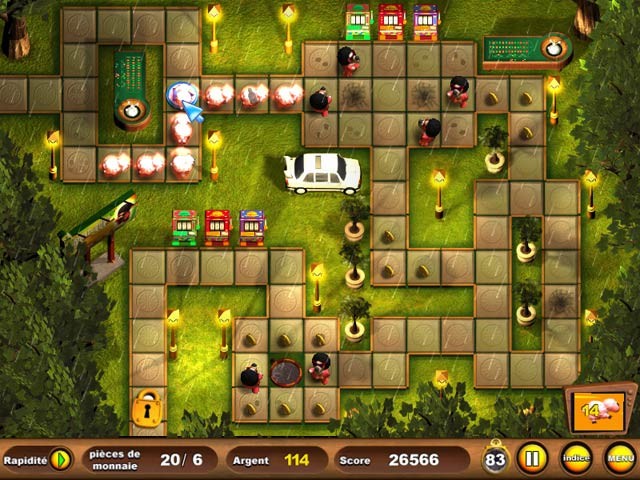The image size is (640, 480).
Task: Pause the game with the pause button
Action: tap(531, 459)
